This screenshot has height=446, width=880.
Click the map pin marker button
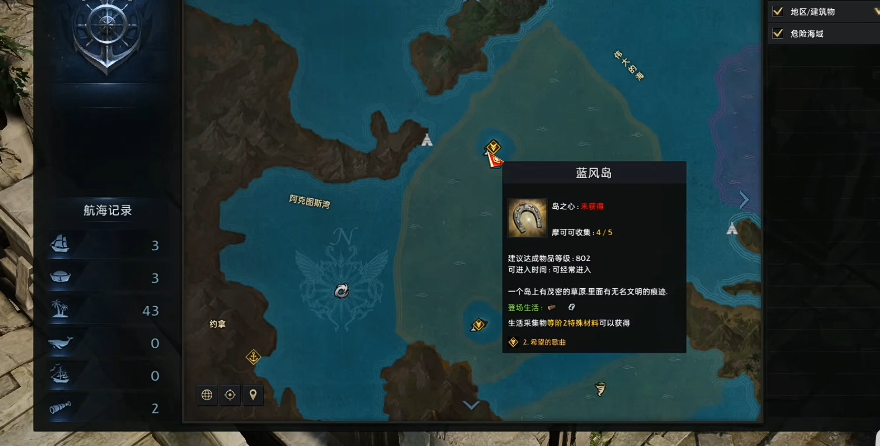[x=253, y=394]
